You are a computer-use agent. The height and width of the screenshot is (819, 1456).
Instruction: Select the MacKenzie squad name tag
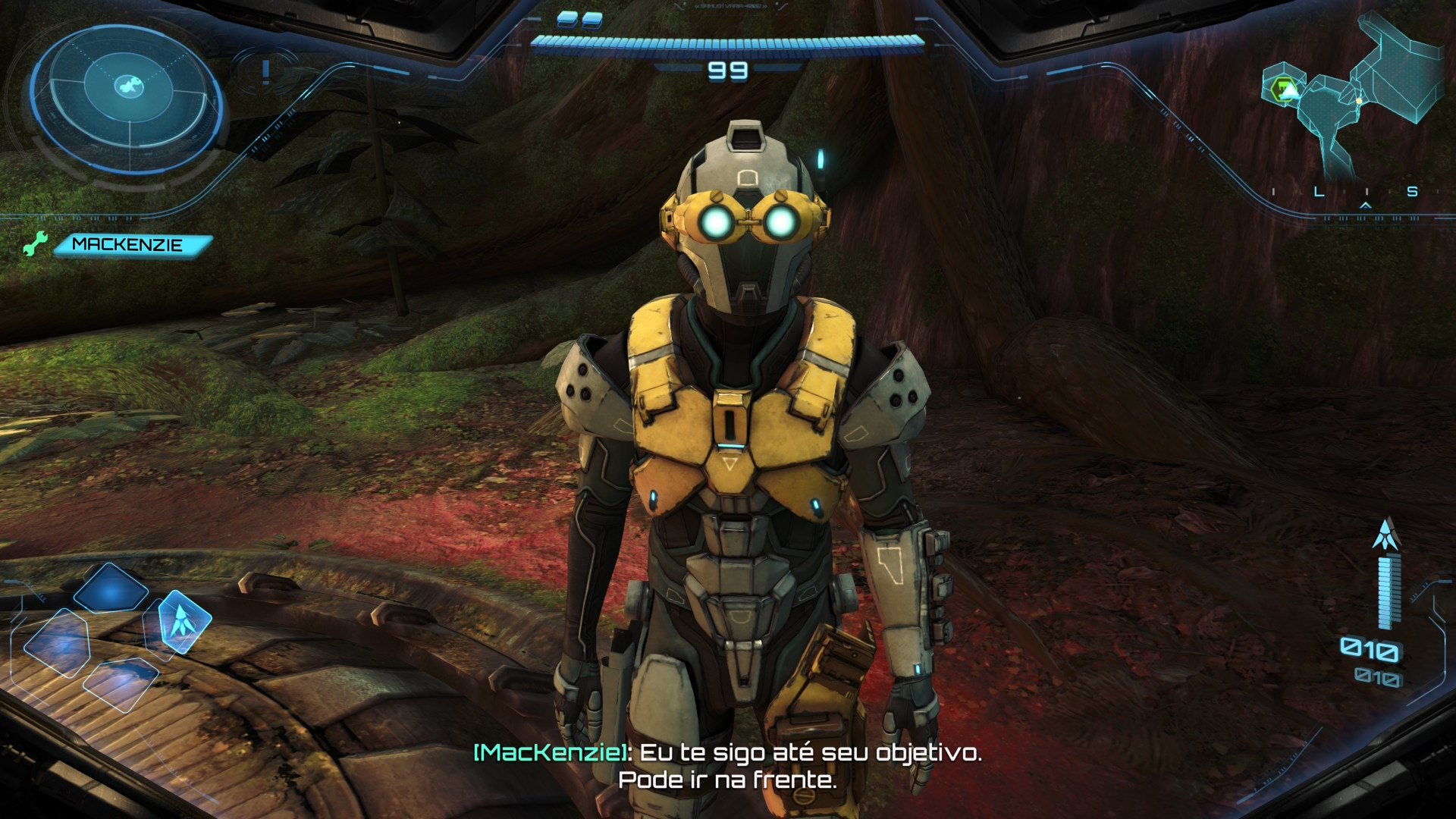click(130, 245)
